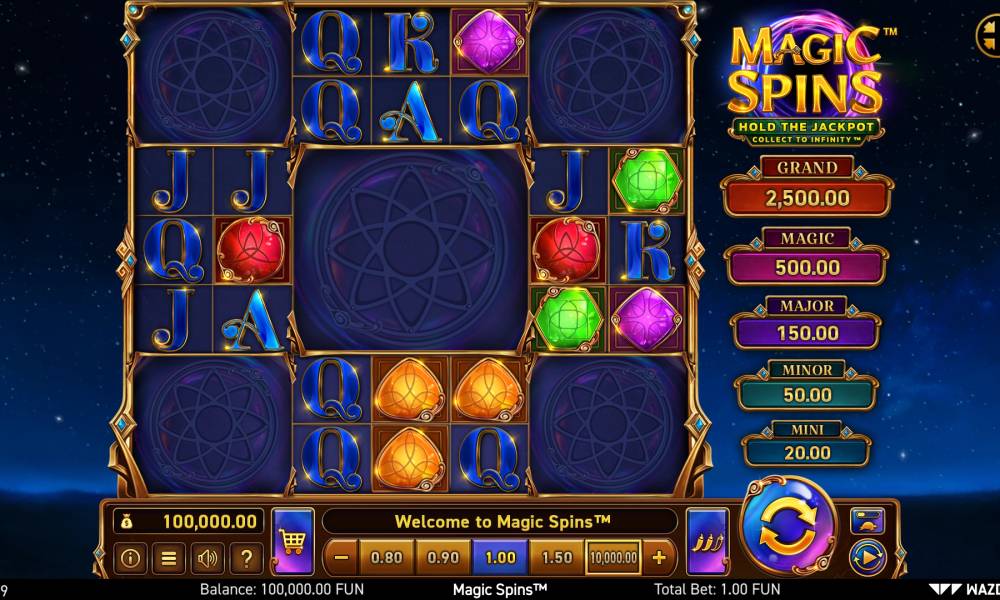Pick the 10,000.00 bet value
This screenshot has height=600, width=1000.
point(613,557)
